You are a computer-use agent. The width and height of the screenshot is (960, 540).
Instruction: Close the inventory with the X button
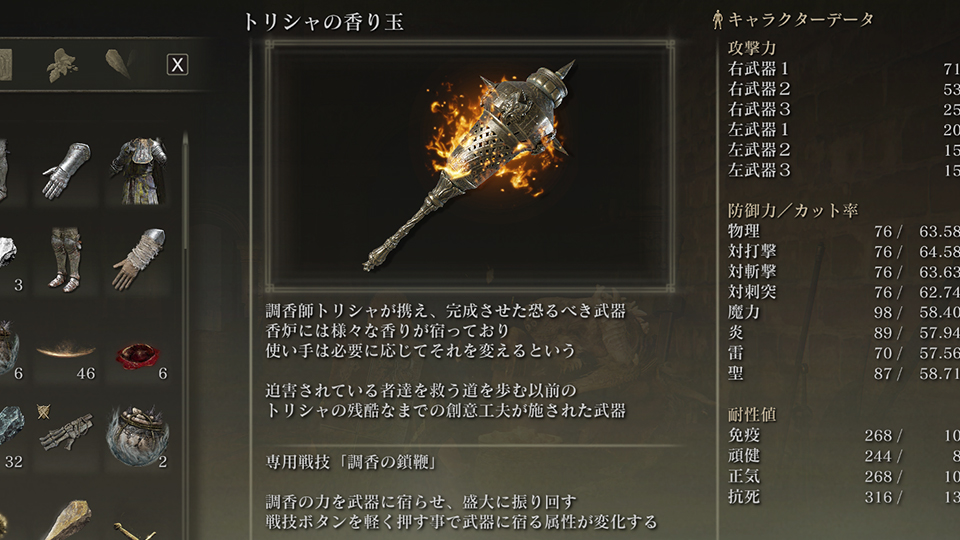(x=177, y=65)
